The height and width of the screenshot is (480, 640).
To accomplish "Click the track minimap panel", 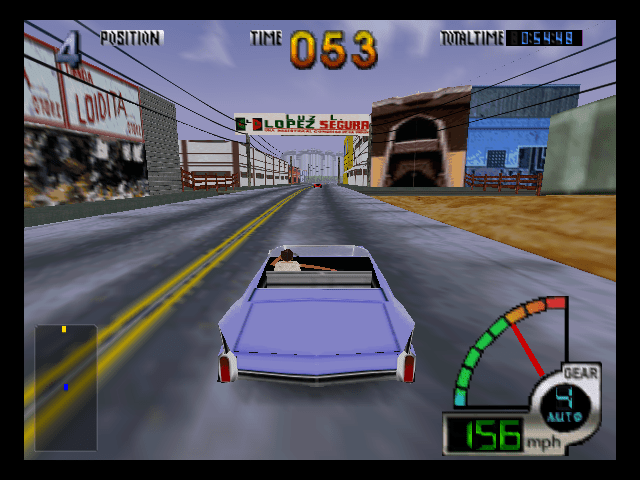I will pos(66,387).
